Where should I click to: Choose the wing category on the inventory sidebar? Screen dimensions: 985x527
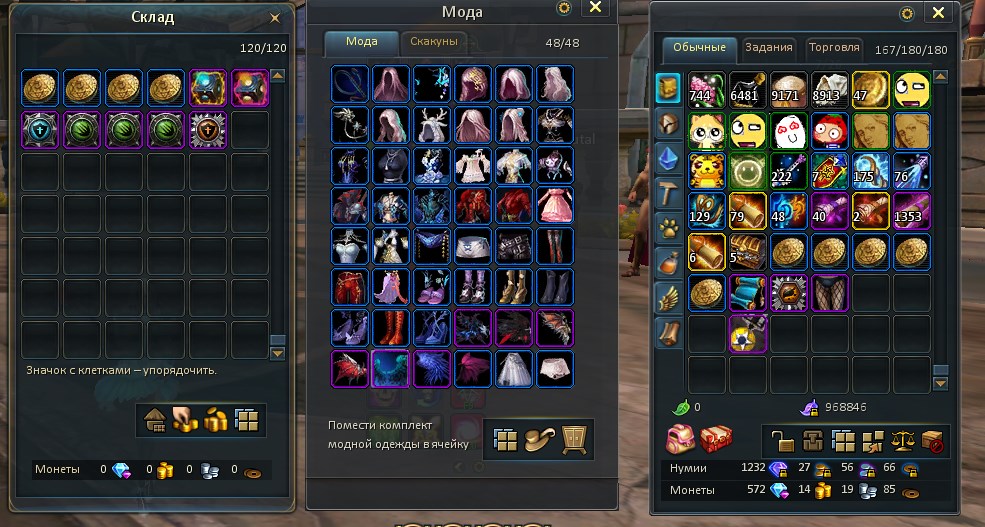coord(667,296)
